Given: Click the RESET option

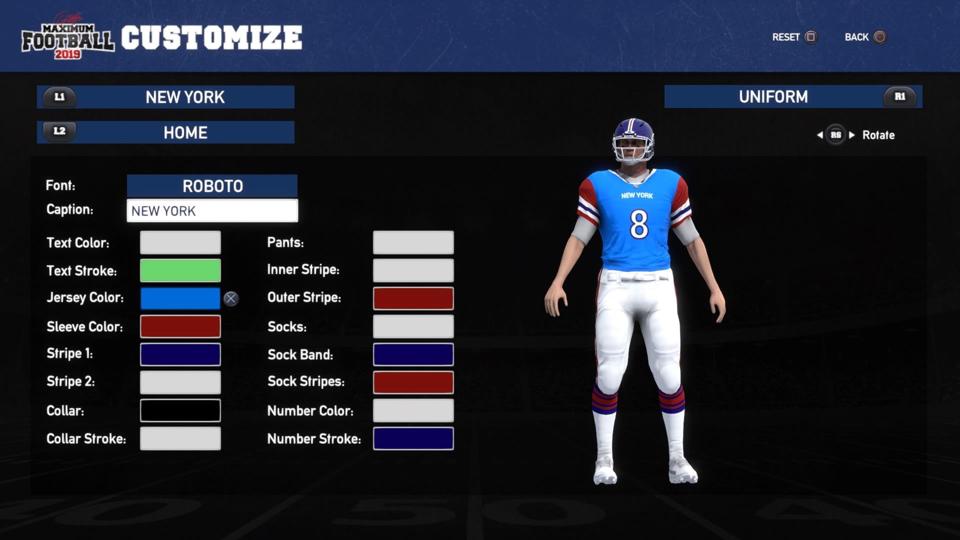Looking at the screenshot, I should point(794,37).
